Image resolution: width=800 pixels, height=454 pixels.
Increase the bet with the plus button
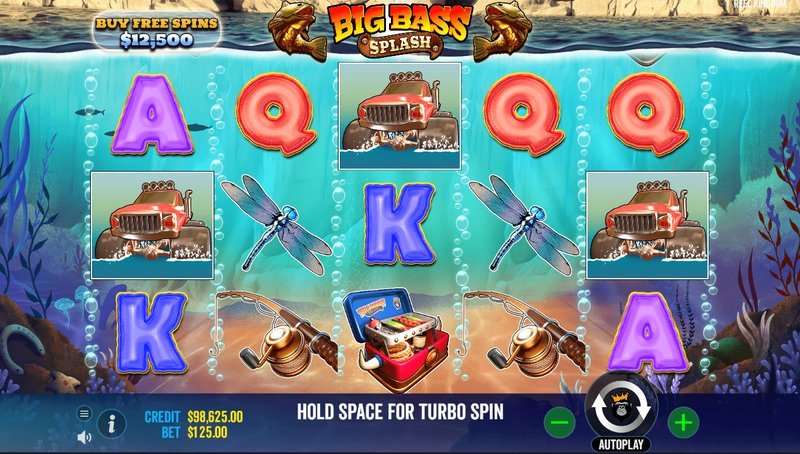pos(683,422)
